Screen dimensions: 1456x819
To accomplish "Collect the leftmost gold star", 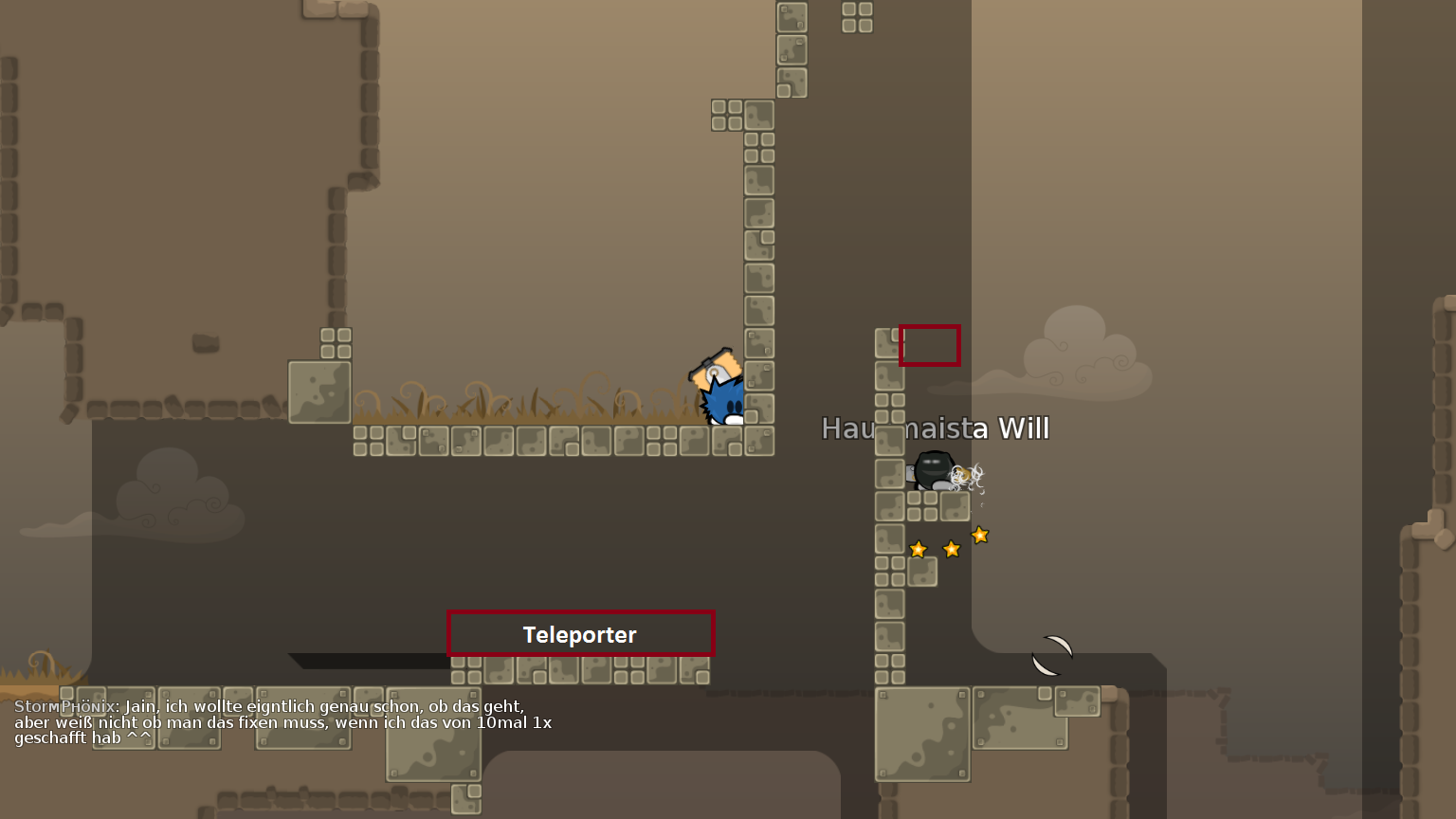I will pos(917,548).
